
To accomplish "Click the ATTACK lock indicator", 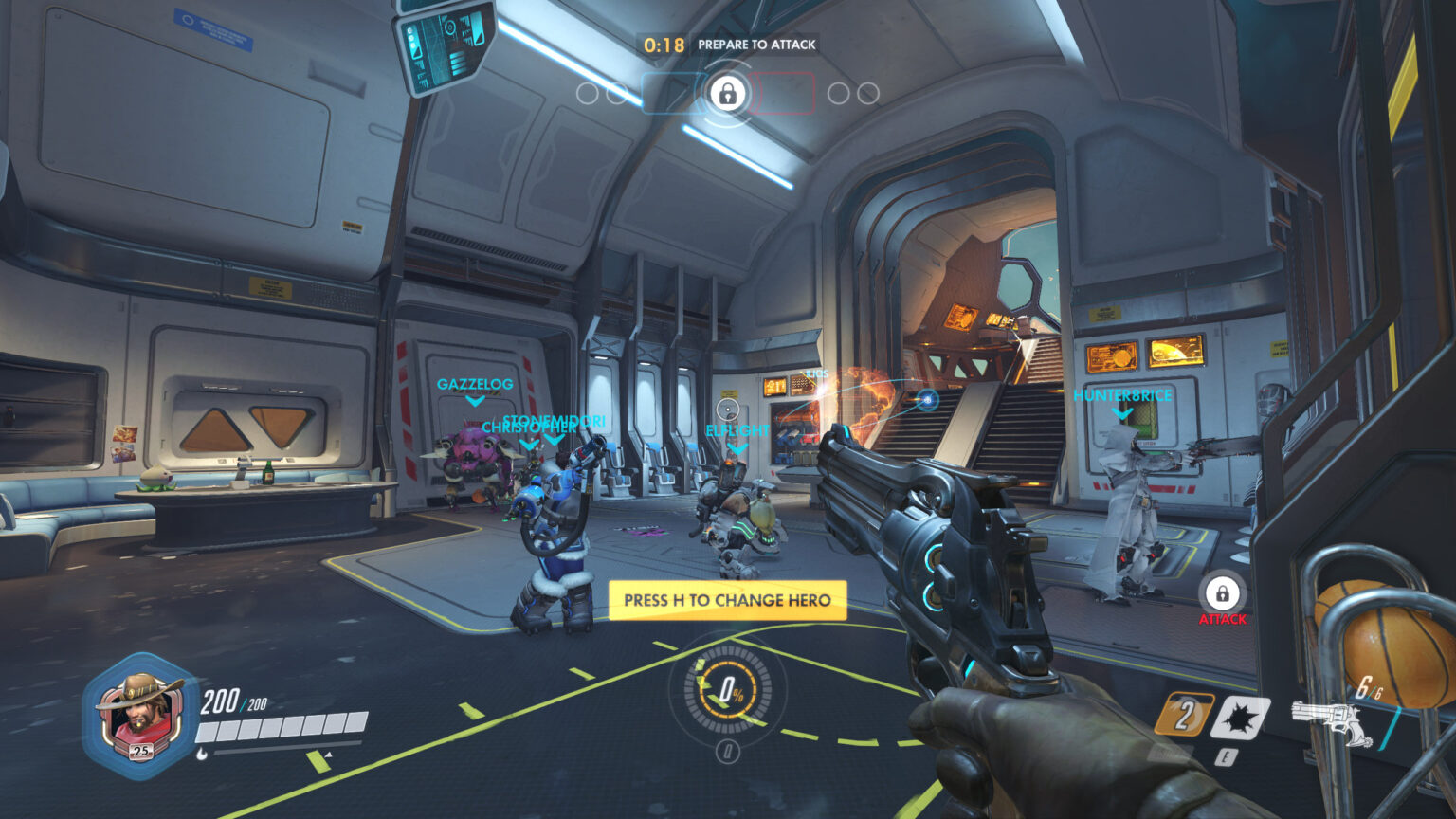I will click(x=1223, y=594).
